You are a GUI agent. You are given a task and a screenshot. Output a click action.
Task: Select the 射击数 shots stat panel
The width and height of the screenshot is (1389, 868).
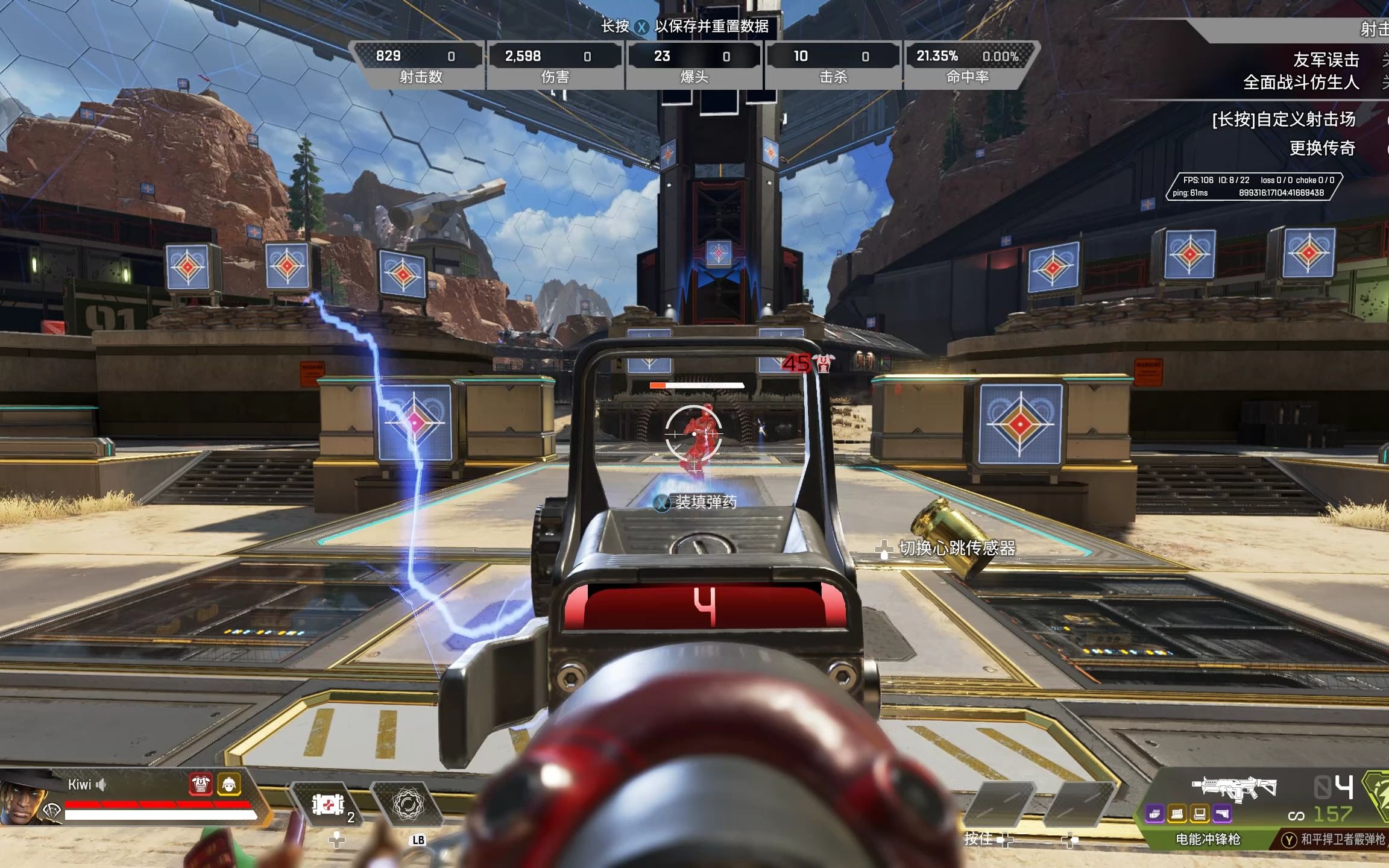(421, 65)
